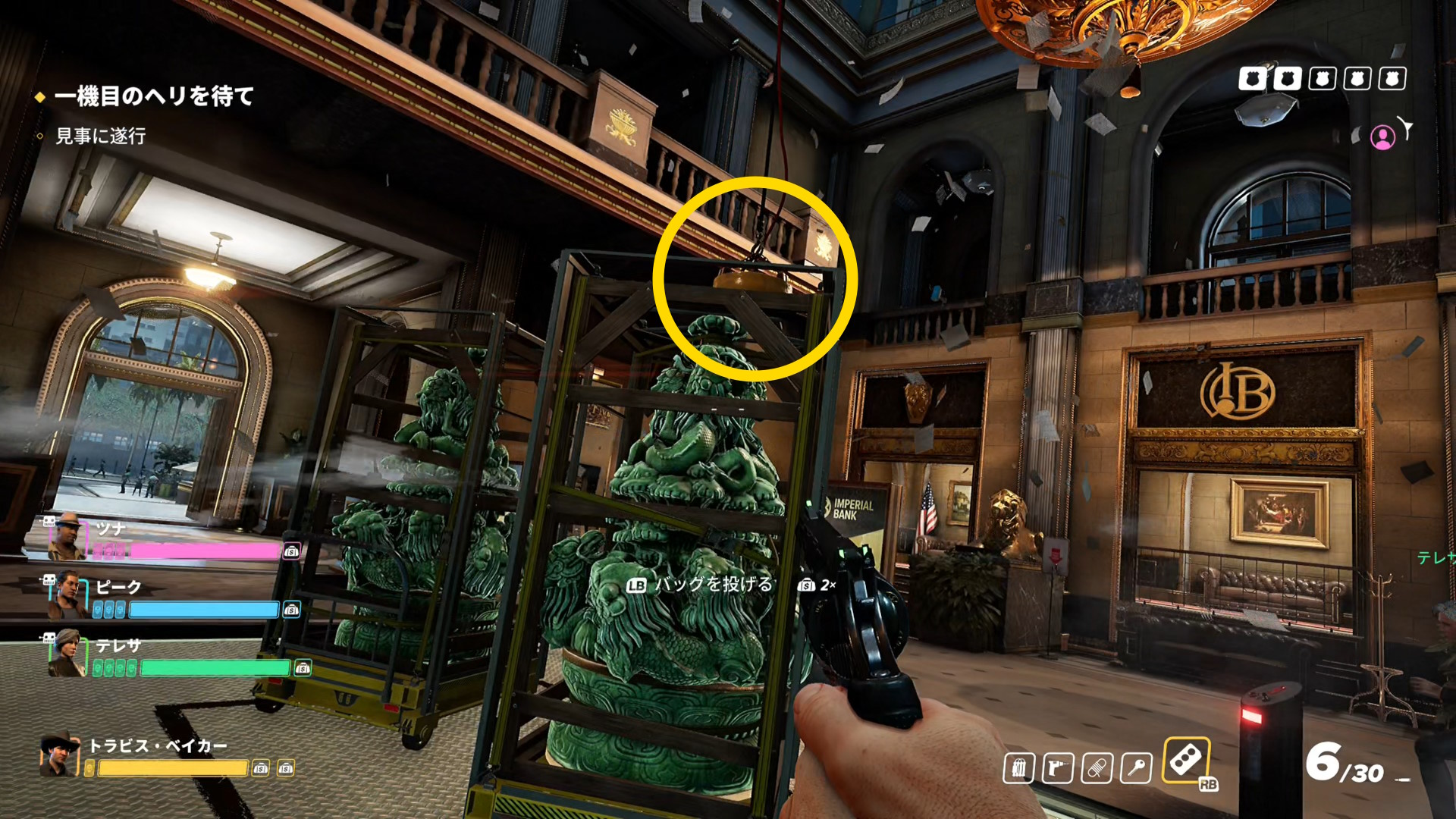The height and width of the screenshot is (819, 1456).
Task: Click the ツナ teammate portrait
Action: tap(67, 535)
